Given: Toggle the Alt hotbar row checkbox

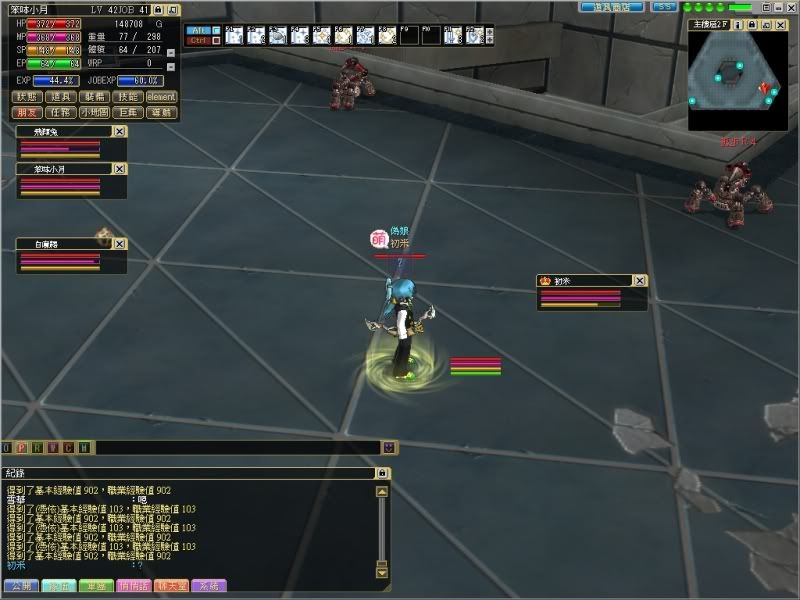Looking at the screenshot, I should click(217, 30).
